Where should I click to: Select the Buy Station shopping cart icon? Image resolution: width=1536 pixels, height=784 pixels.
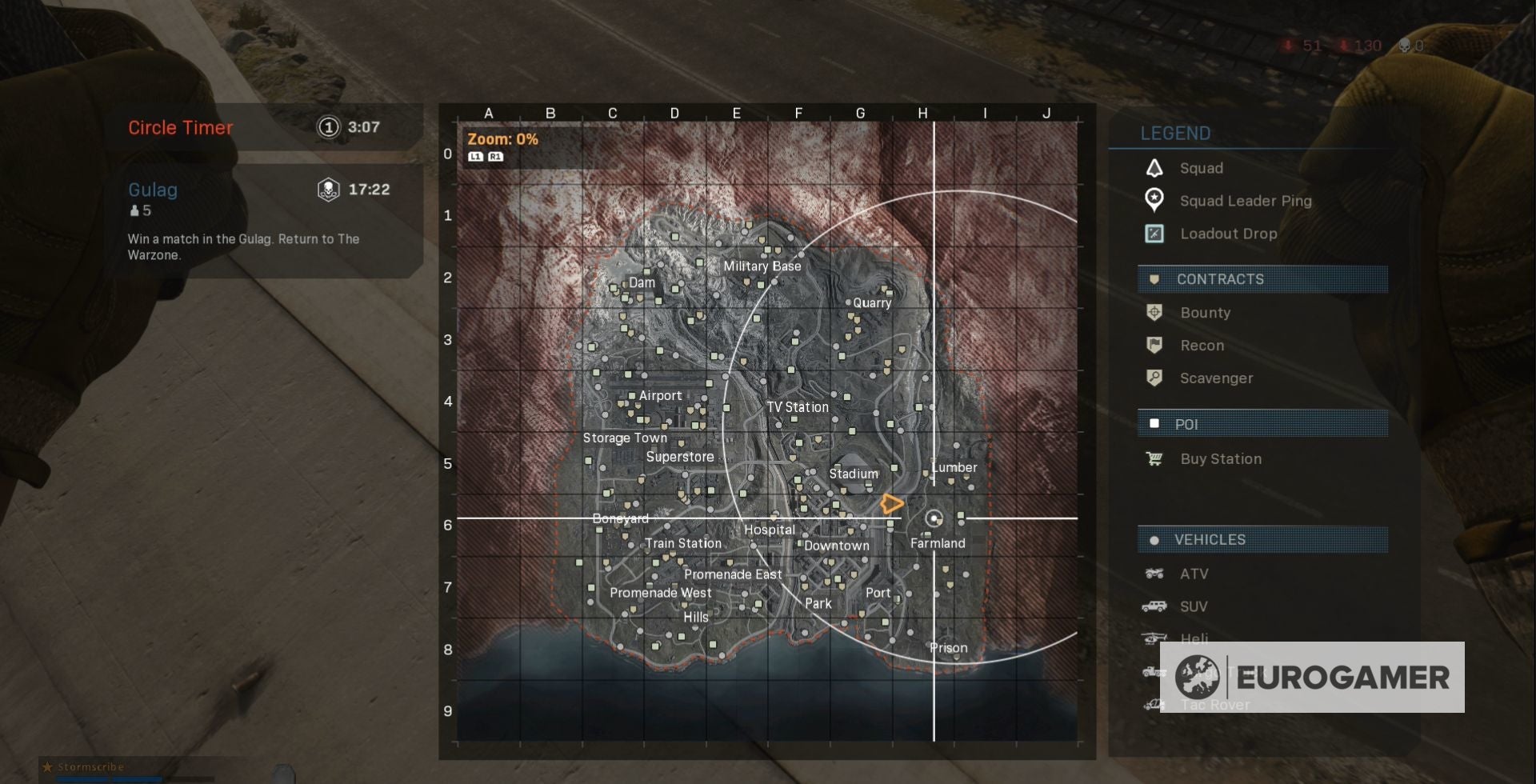tap(1155, 458)
